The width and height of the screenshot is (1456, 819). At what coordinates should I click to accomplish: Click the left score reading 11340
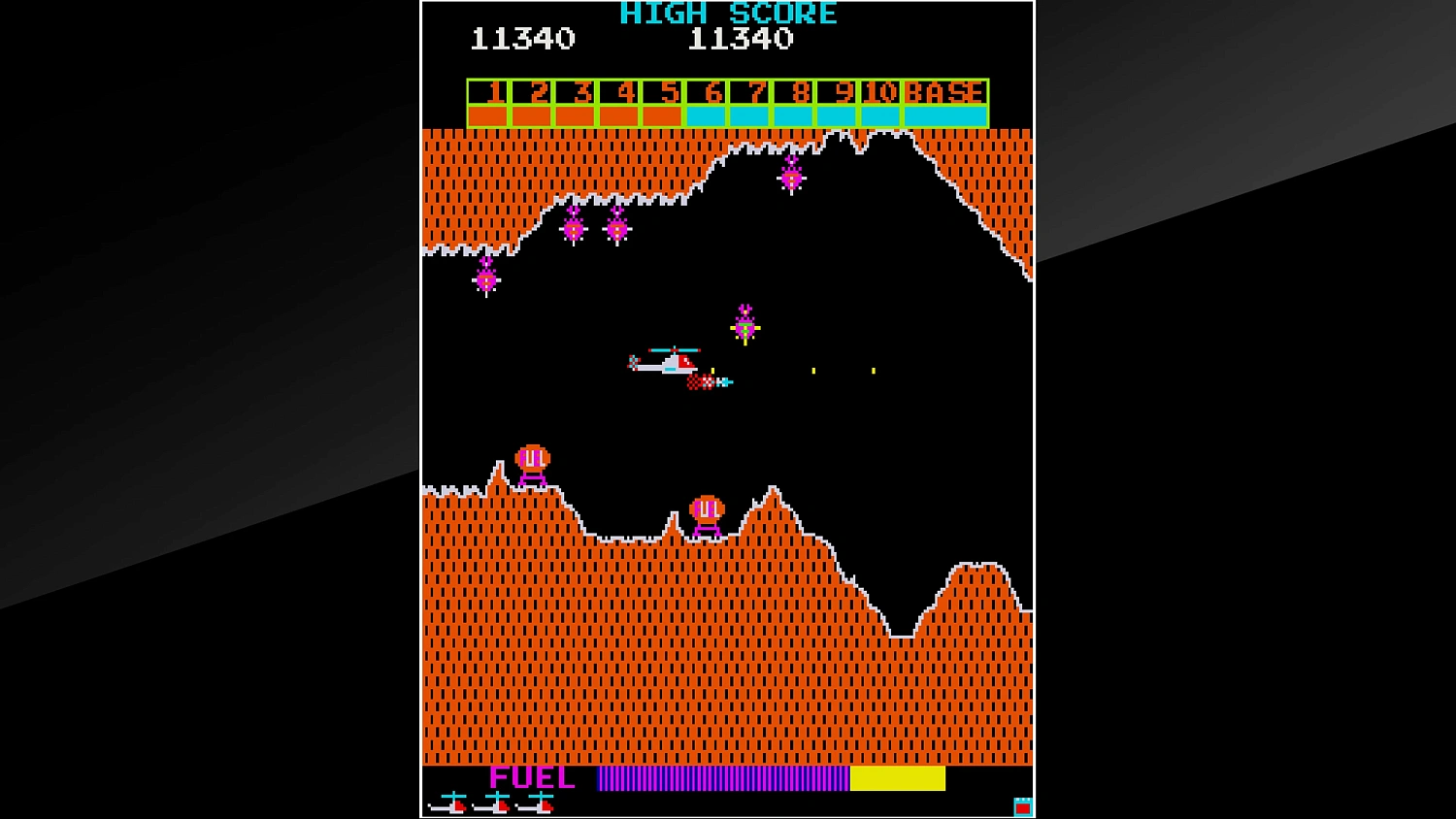click(x=525, y=40)
